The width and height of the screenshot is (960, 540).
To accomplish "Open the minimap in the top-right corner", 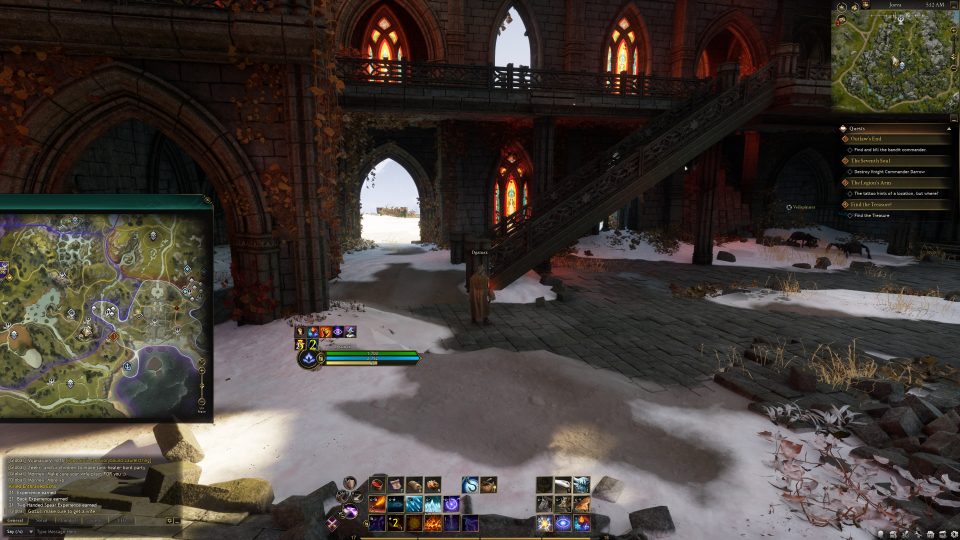I will 893,60.
